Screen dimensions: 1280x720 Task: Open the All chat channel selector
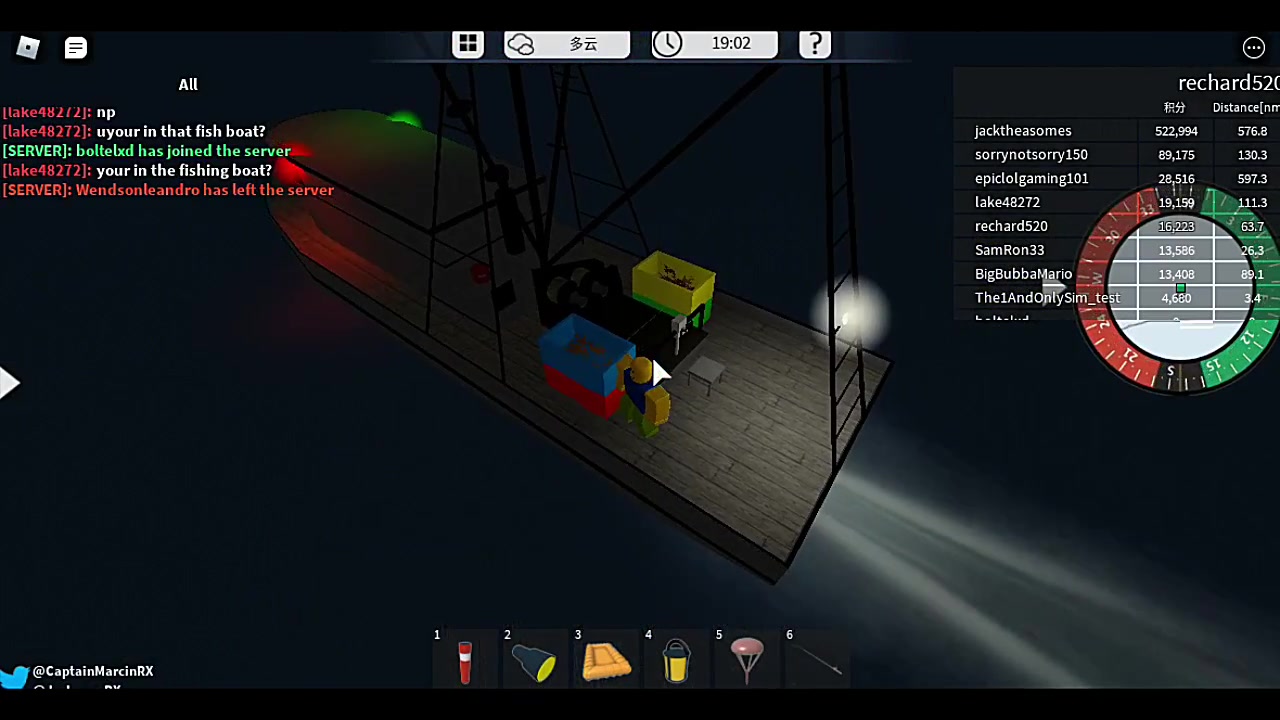pos(188,84)
